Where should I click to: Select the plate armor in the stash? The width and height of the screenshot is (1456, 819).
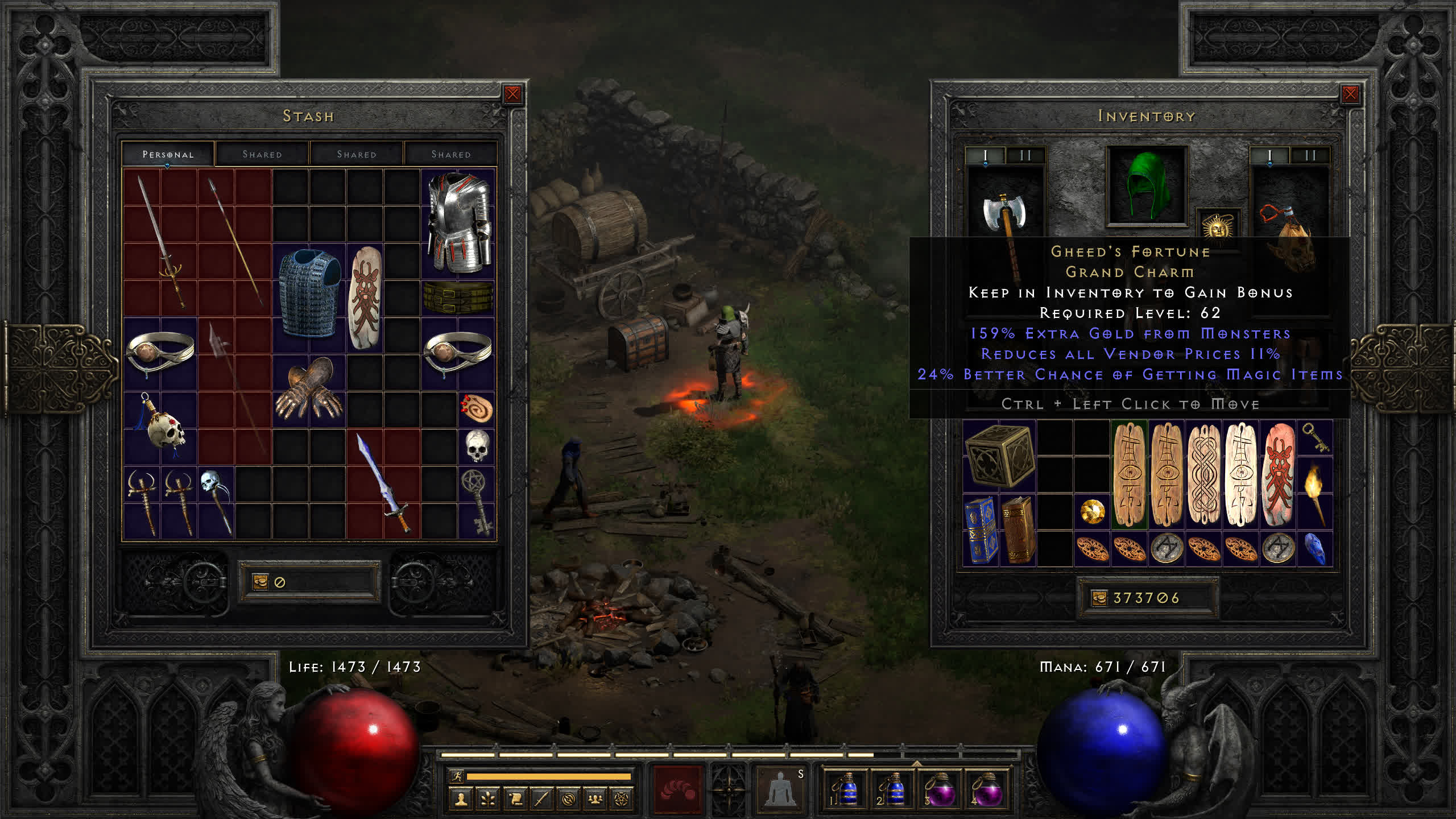coord(458,222)
